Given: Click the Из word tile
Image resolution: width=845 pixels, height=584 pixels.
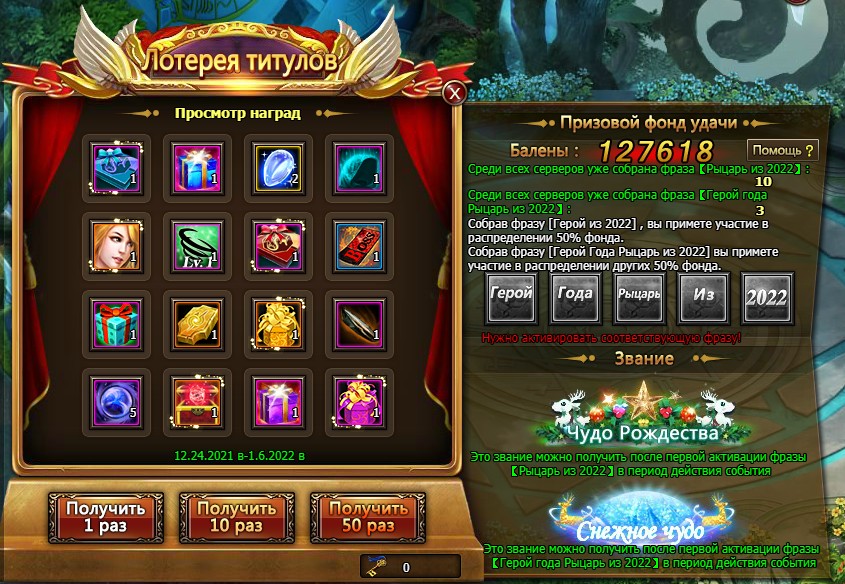Looking at the screenshot, I should (x=705, y=297).
